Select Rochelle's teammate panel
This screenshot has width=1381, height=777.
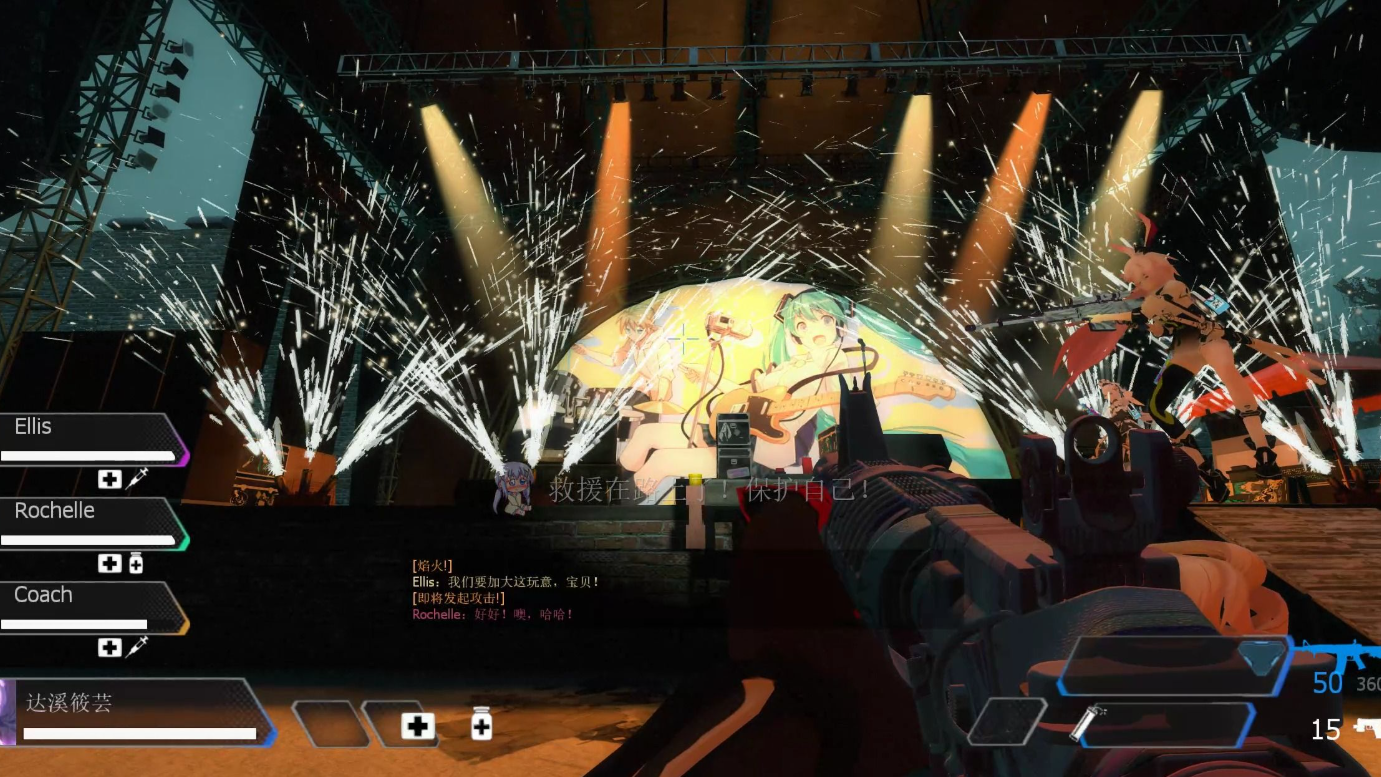pyautogui.click(x=92, y=523)
